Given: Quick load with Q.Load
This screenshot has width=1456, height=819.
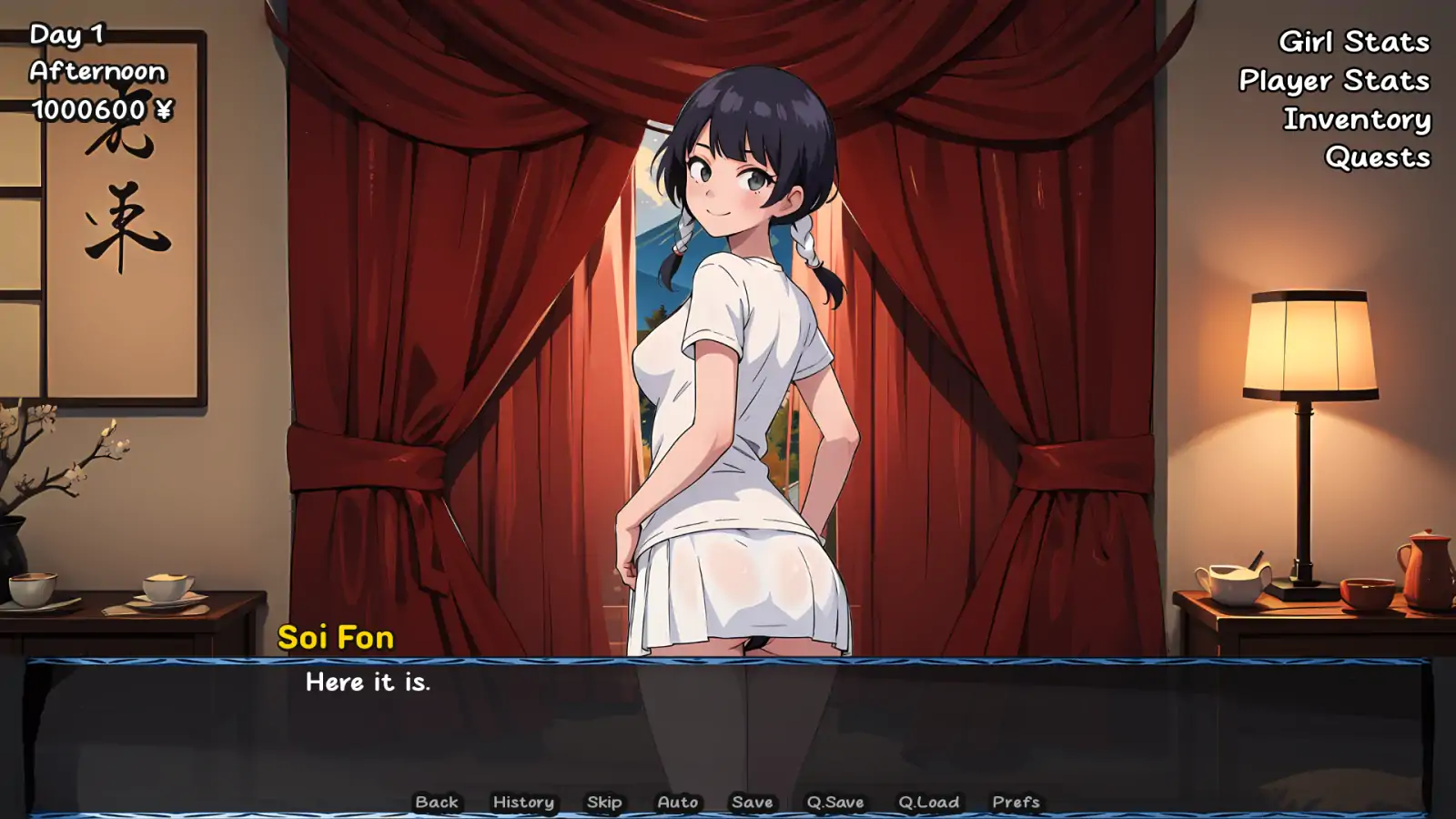Looking at the screenshot, I should tap(928, 802).
